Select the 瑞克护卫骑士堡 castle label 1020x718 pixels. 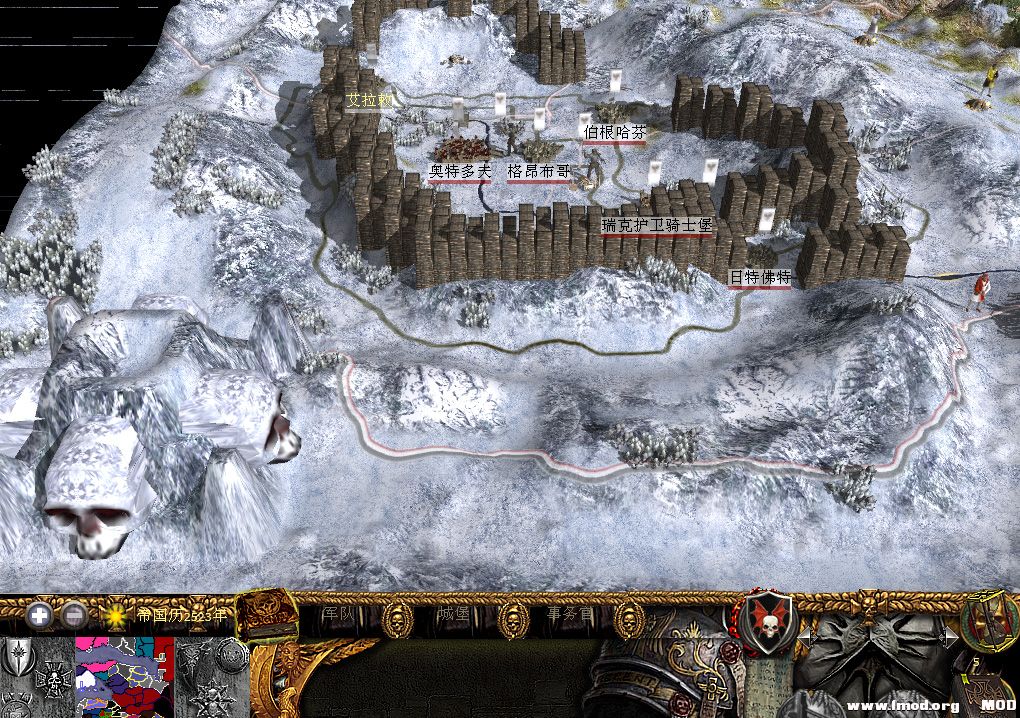point(657,227)
